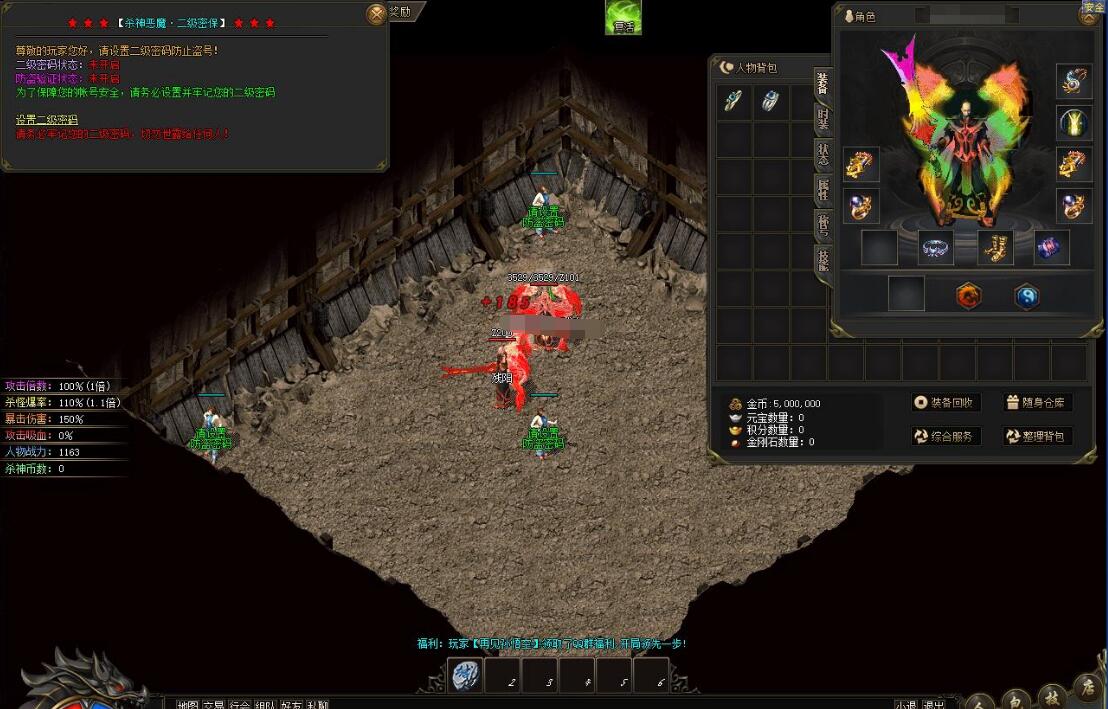Close the second-level password notice panel
The image size is (1108, 709).
coord(376,14)
